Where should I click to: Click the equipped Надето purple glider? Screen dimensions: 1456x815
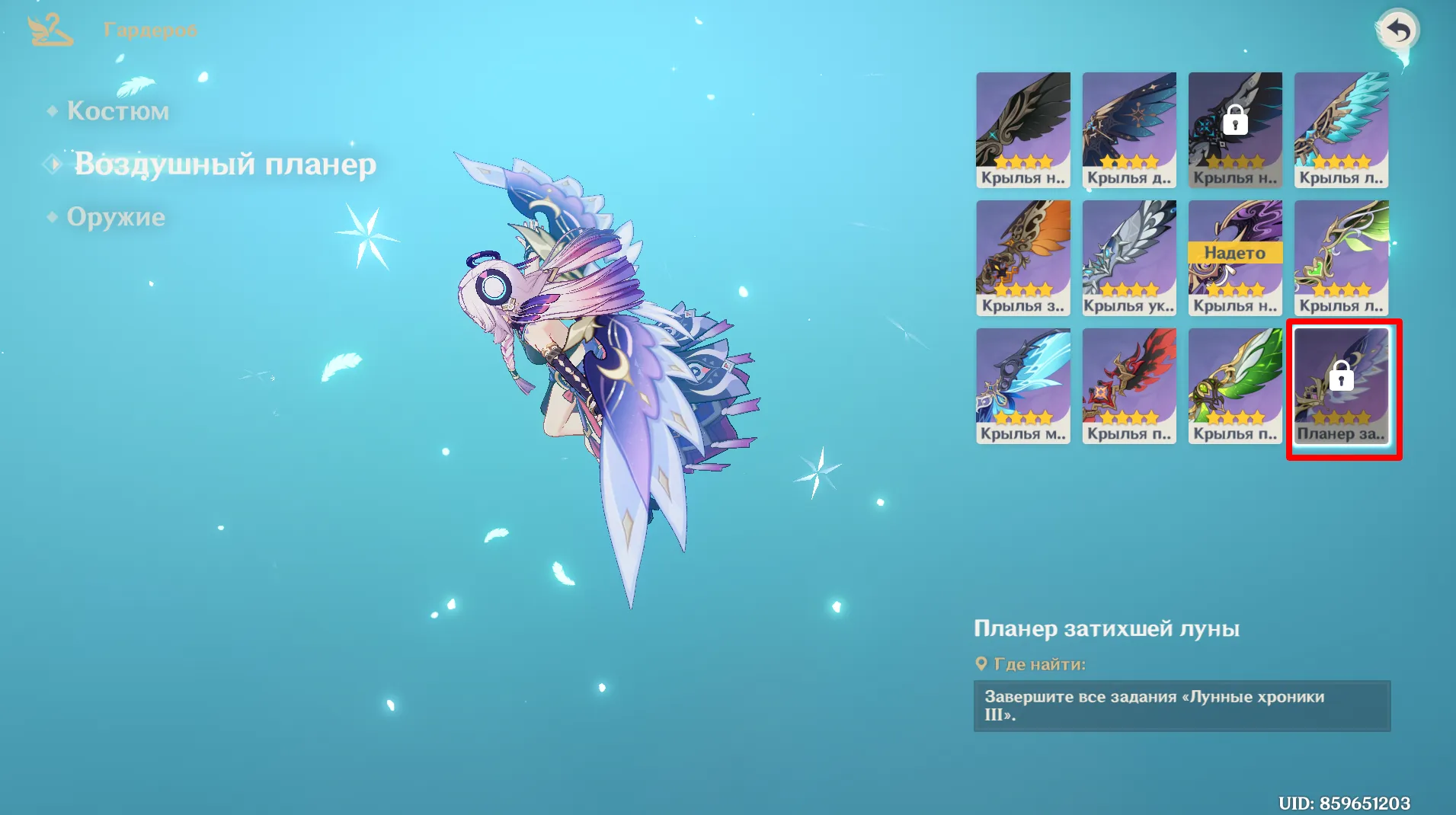(1235, 257)
